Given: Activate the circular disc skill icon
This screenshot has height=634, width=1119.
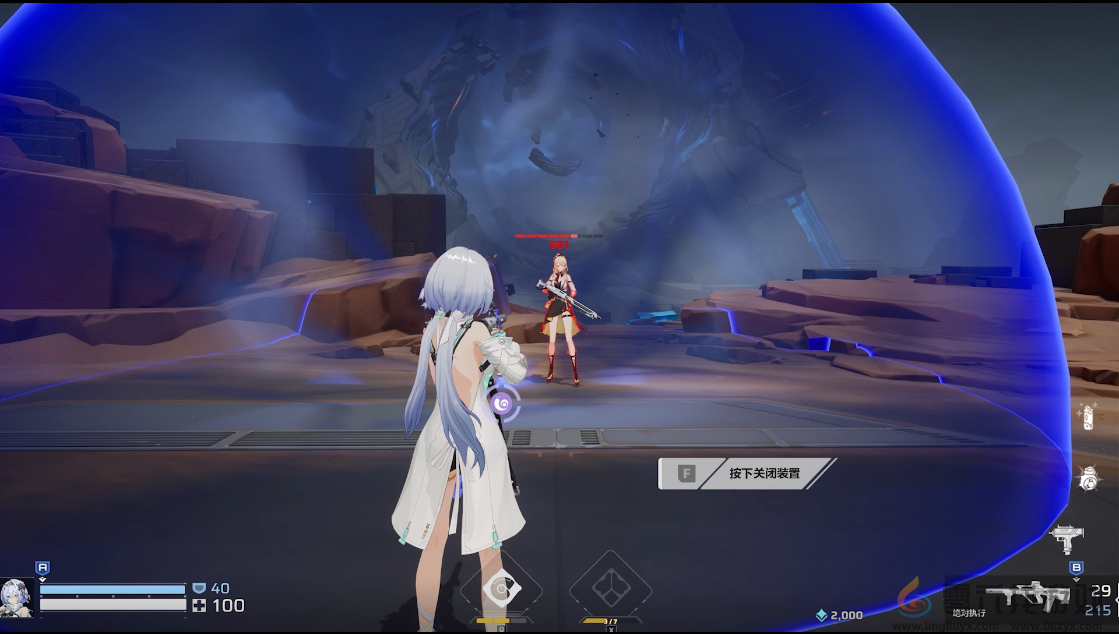Looking at the screenshot, I should pyautogui.click(x=499, y=589).
